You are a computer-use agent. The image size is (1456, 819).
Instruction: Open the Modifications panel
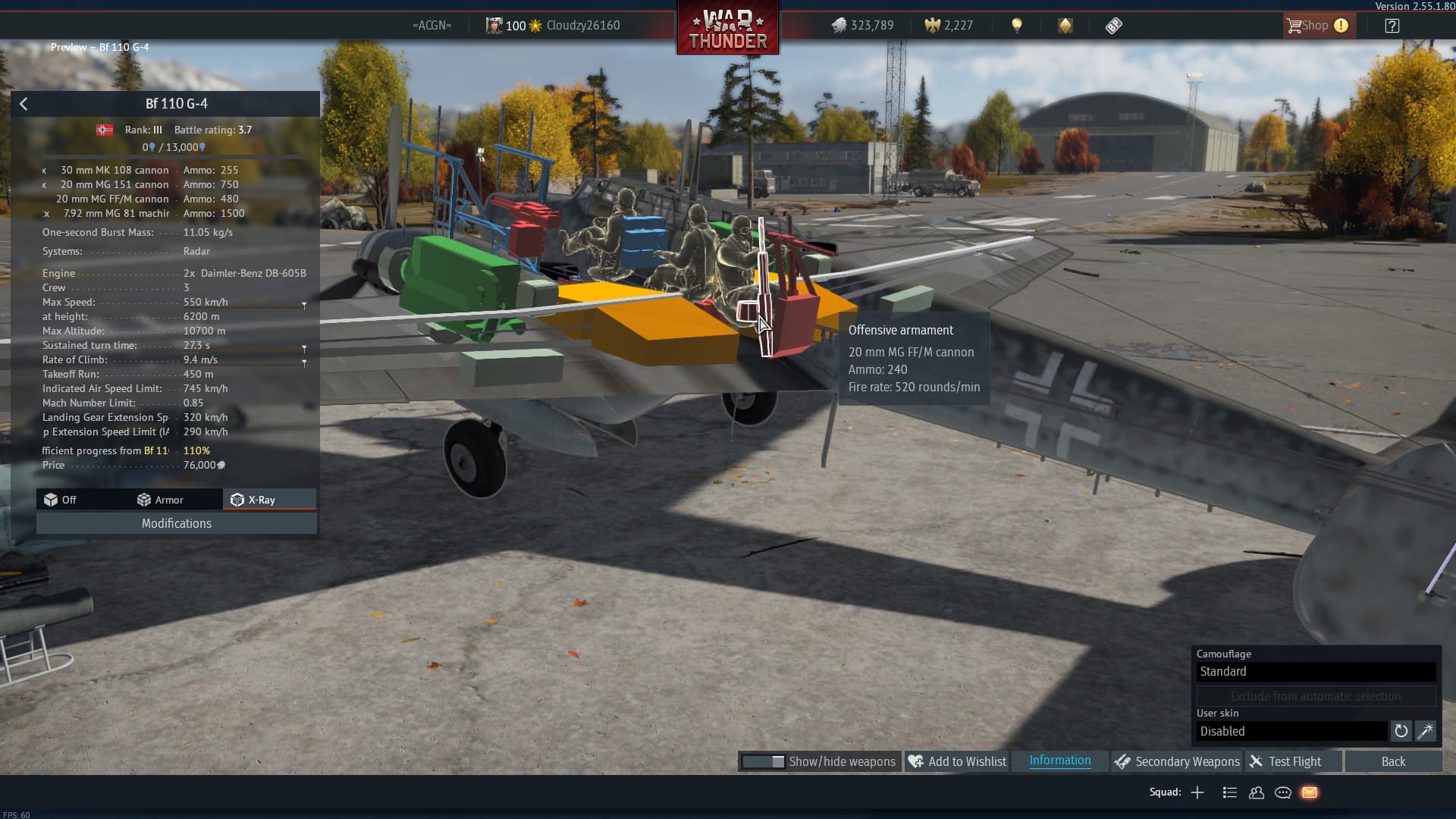point(177,523)
